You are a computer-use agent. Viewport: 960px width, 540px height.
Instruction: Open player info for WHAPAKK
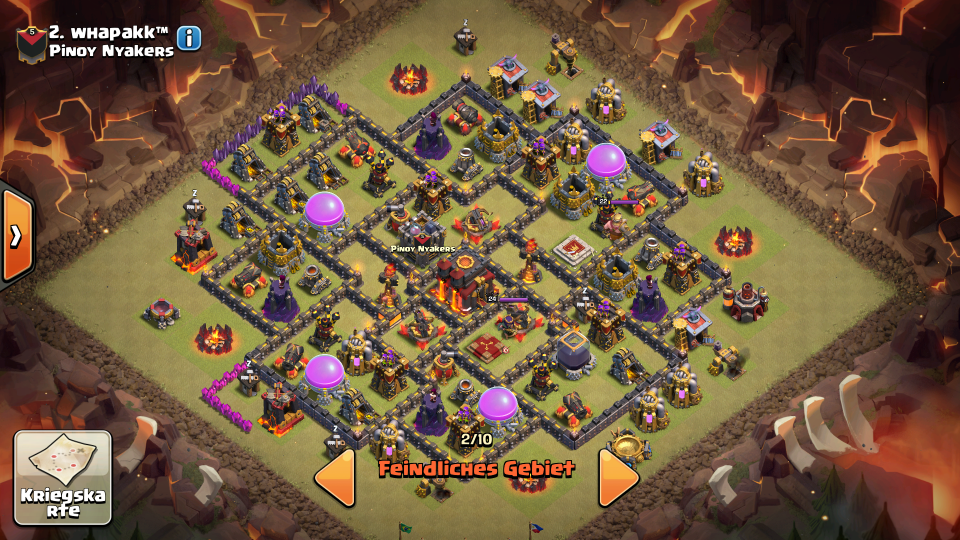[189, 39]
